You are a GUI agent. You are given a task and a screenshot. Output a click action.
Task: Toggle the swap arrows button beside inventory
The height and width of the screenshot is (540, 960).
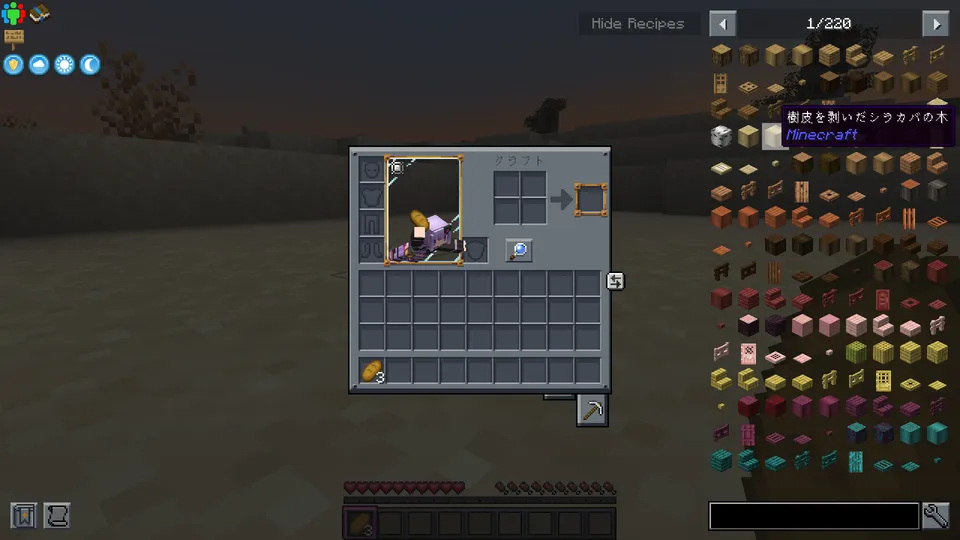point(615,282)
